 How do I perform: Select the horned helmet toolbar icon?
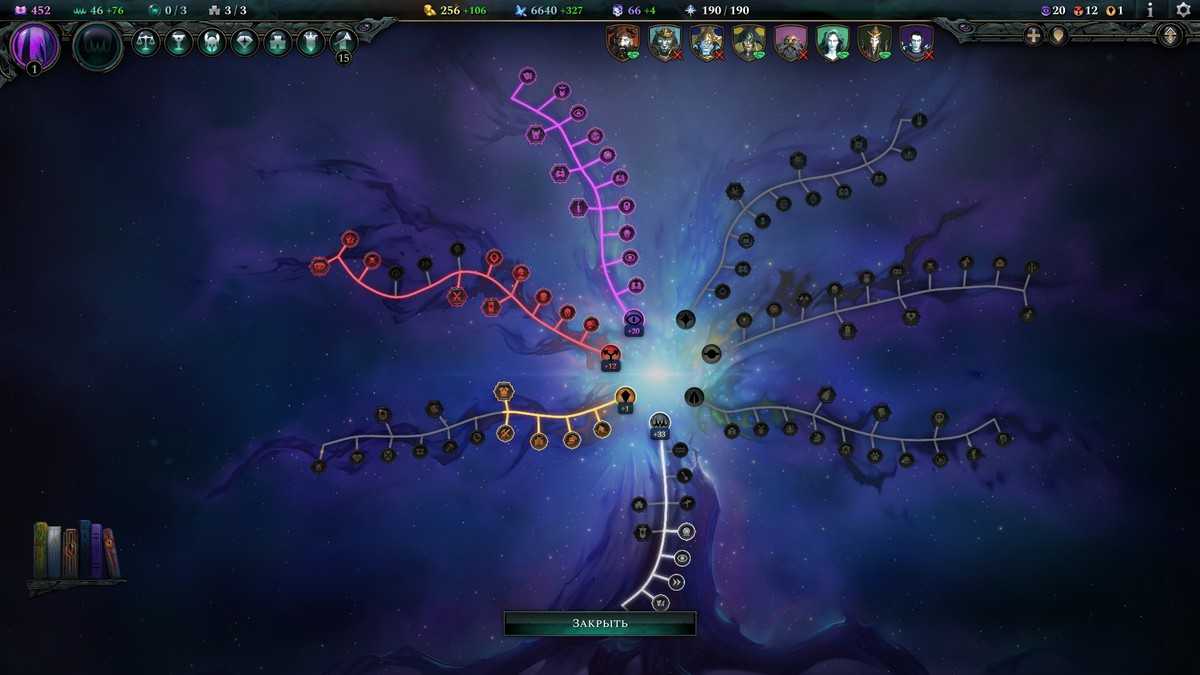212,43
